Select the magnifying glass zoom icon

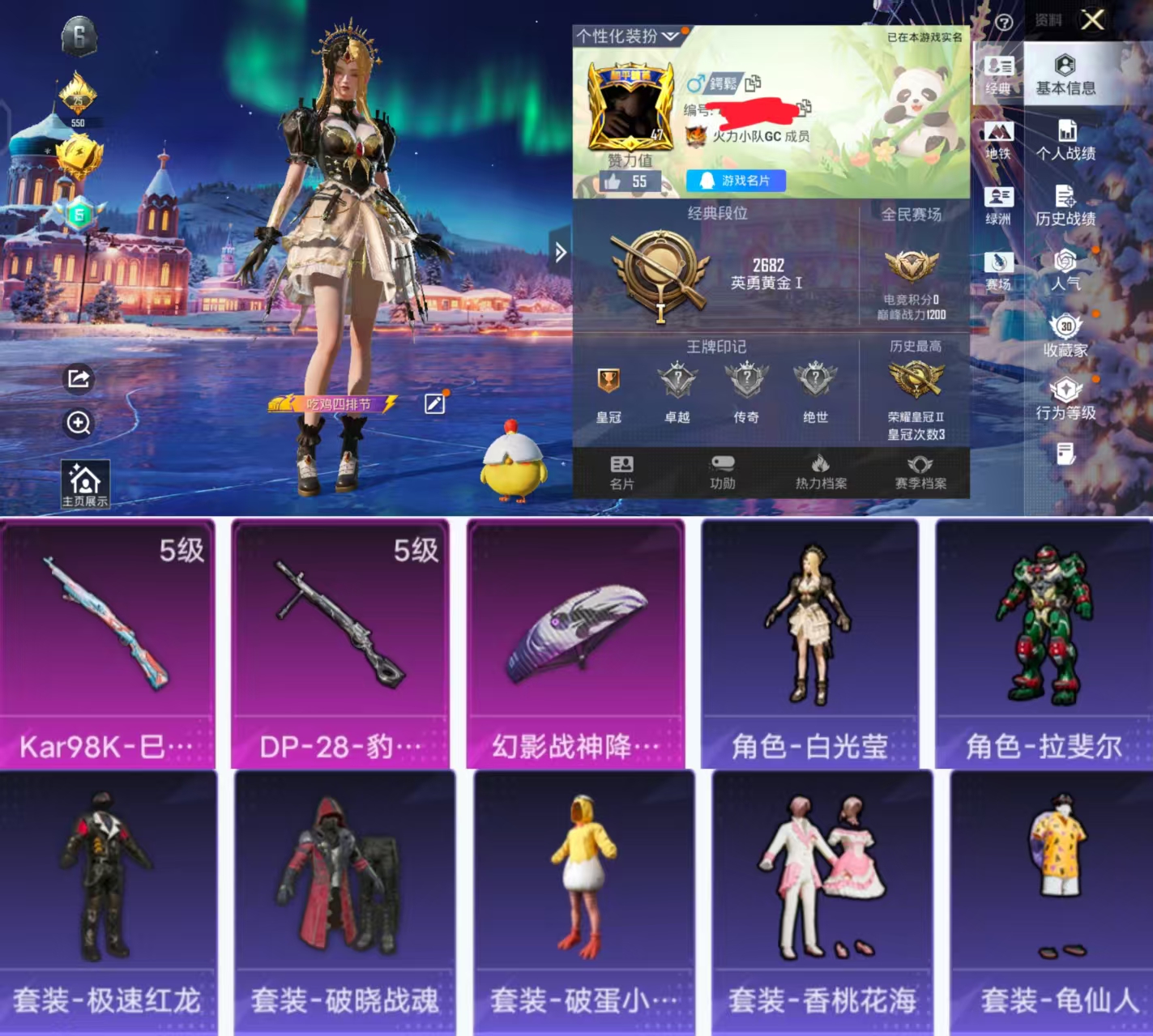77,424
